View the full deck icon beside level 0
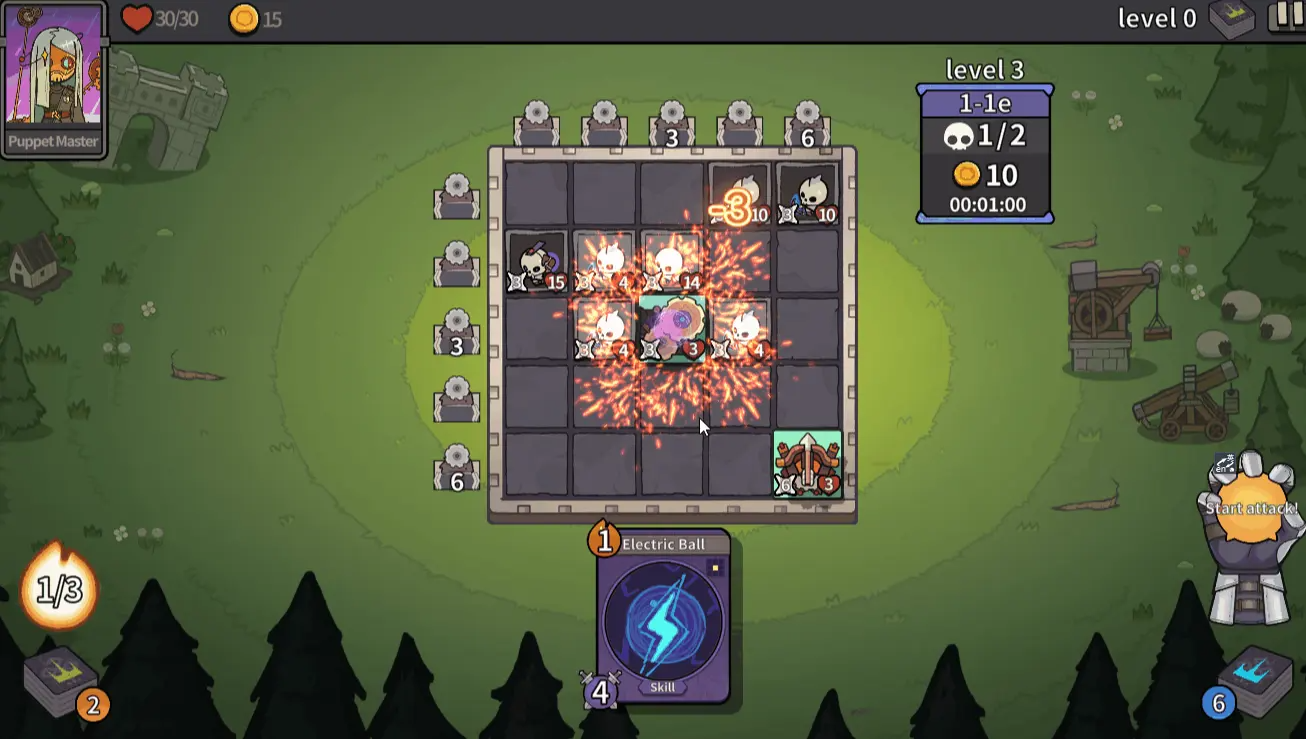The height and width of the screenshot is (739, 1306). click(x=1231, y=19)
